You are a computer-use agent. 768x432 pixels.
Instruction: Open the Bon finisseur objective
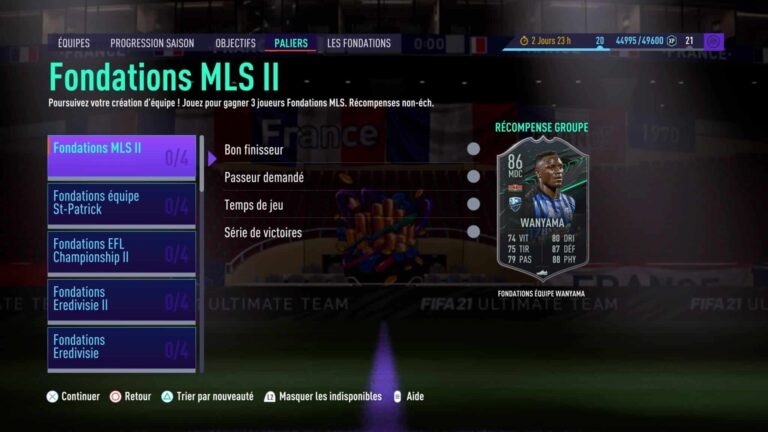click(x=350, y=149)
